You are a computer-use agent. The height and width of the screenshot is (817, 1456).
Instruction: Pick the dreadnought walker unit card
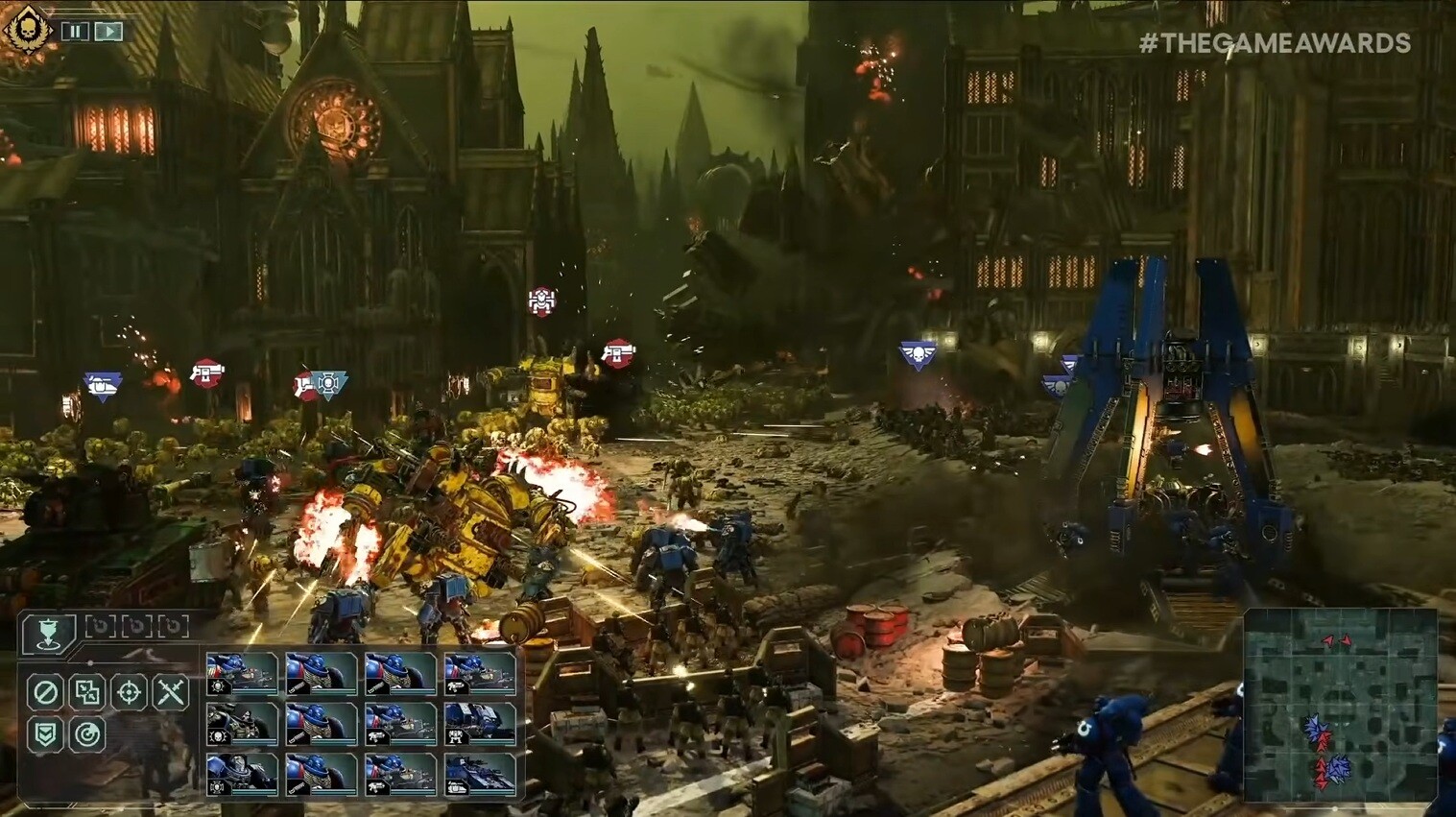(480, 724)
